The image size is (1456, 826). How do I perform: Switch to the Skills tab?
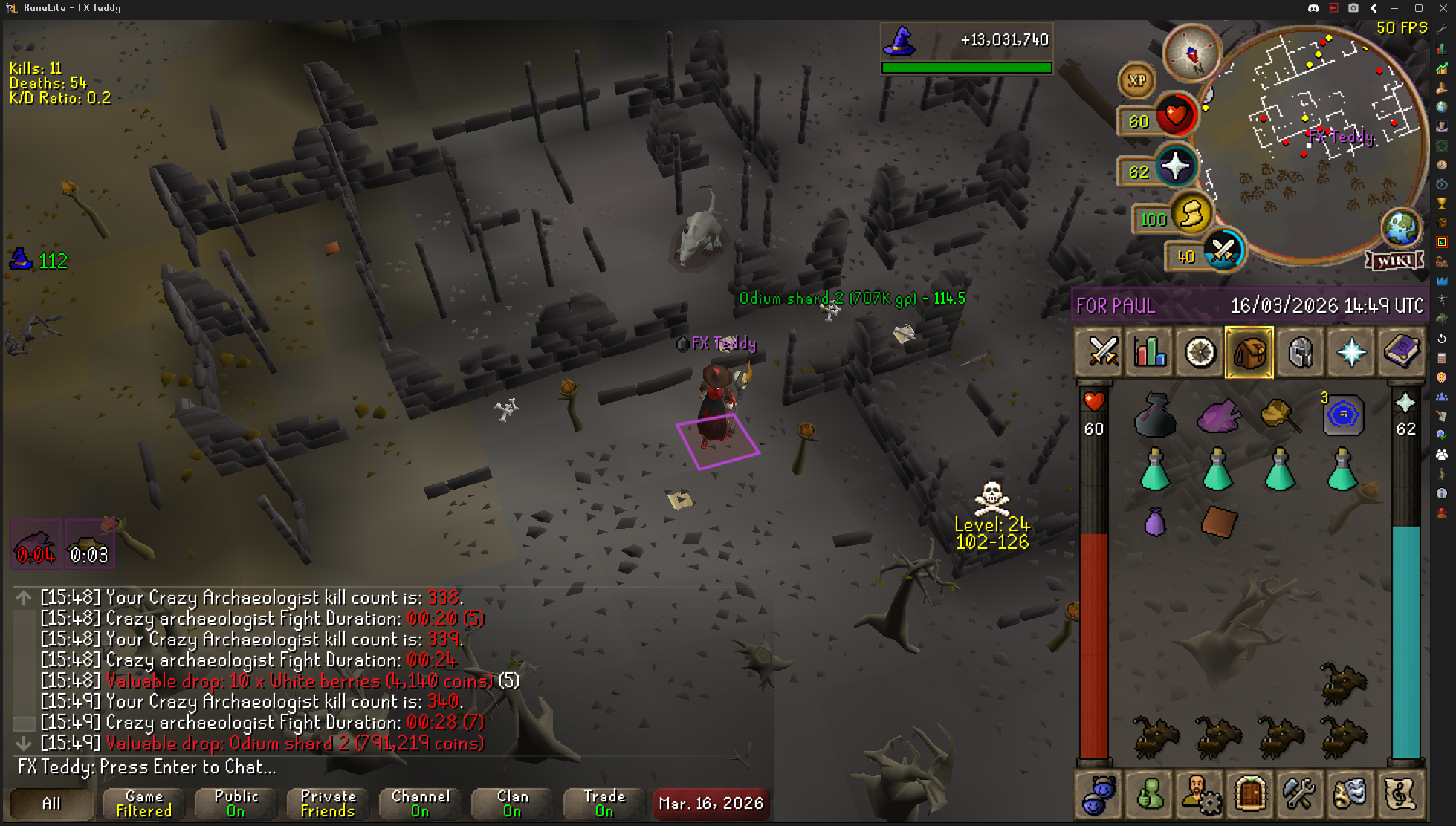pos(1150,352)
